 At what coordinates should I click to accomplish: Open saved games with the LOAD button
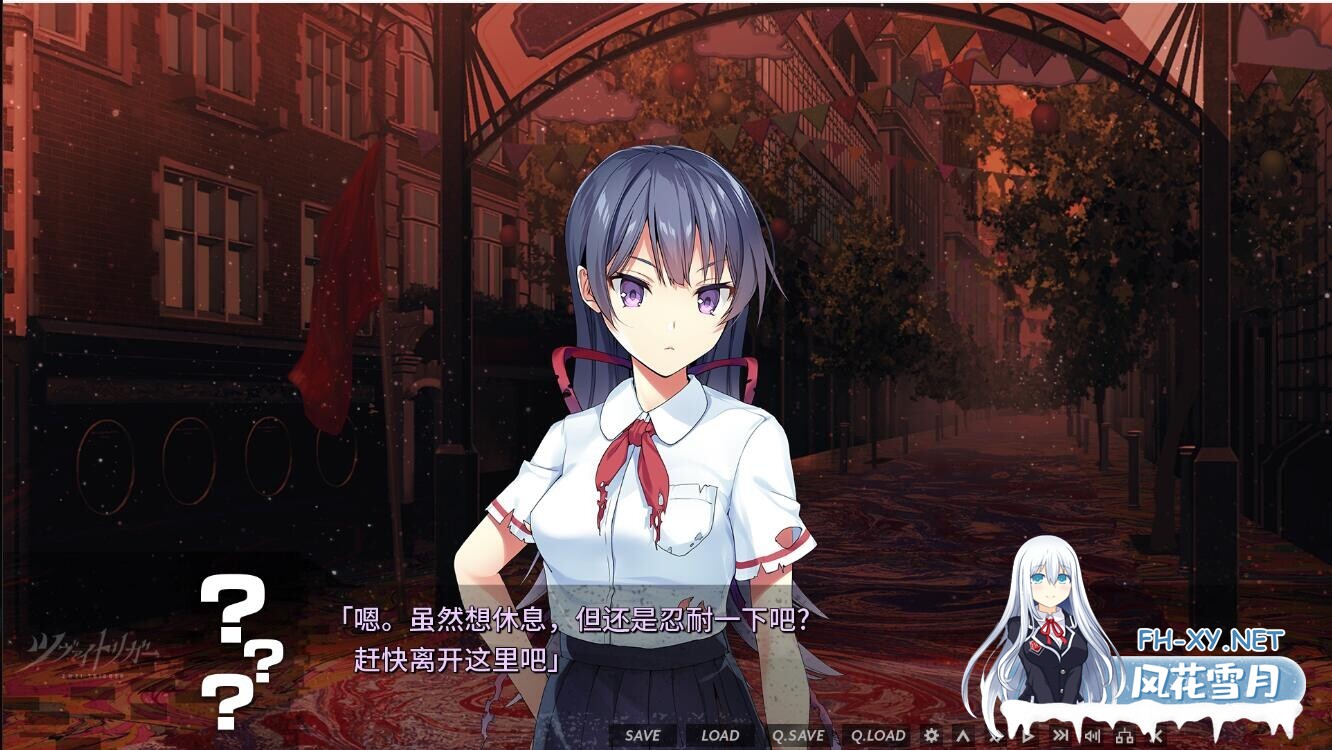(x=719, y=734)
